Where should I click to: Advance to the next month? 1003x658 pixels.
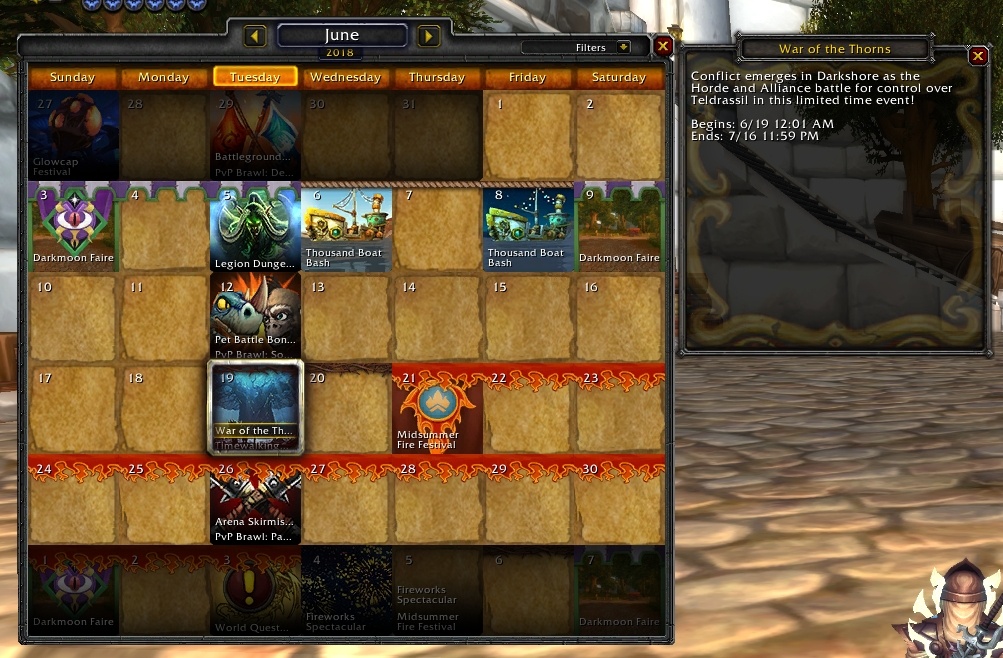click(429, 37)
